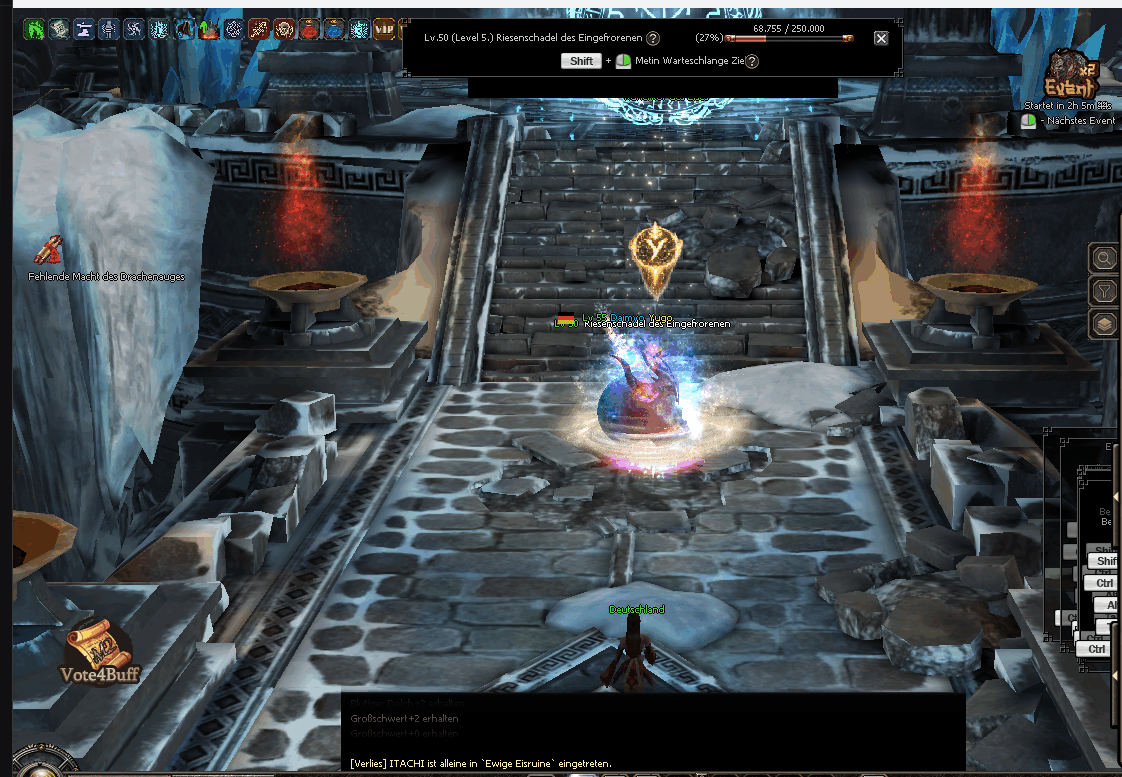Screen dimensions: 1122x777
Task: Close the Riesenschadel target info panel
Action: pyautogui.click(x=881, y=38)
